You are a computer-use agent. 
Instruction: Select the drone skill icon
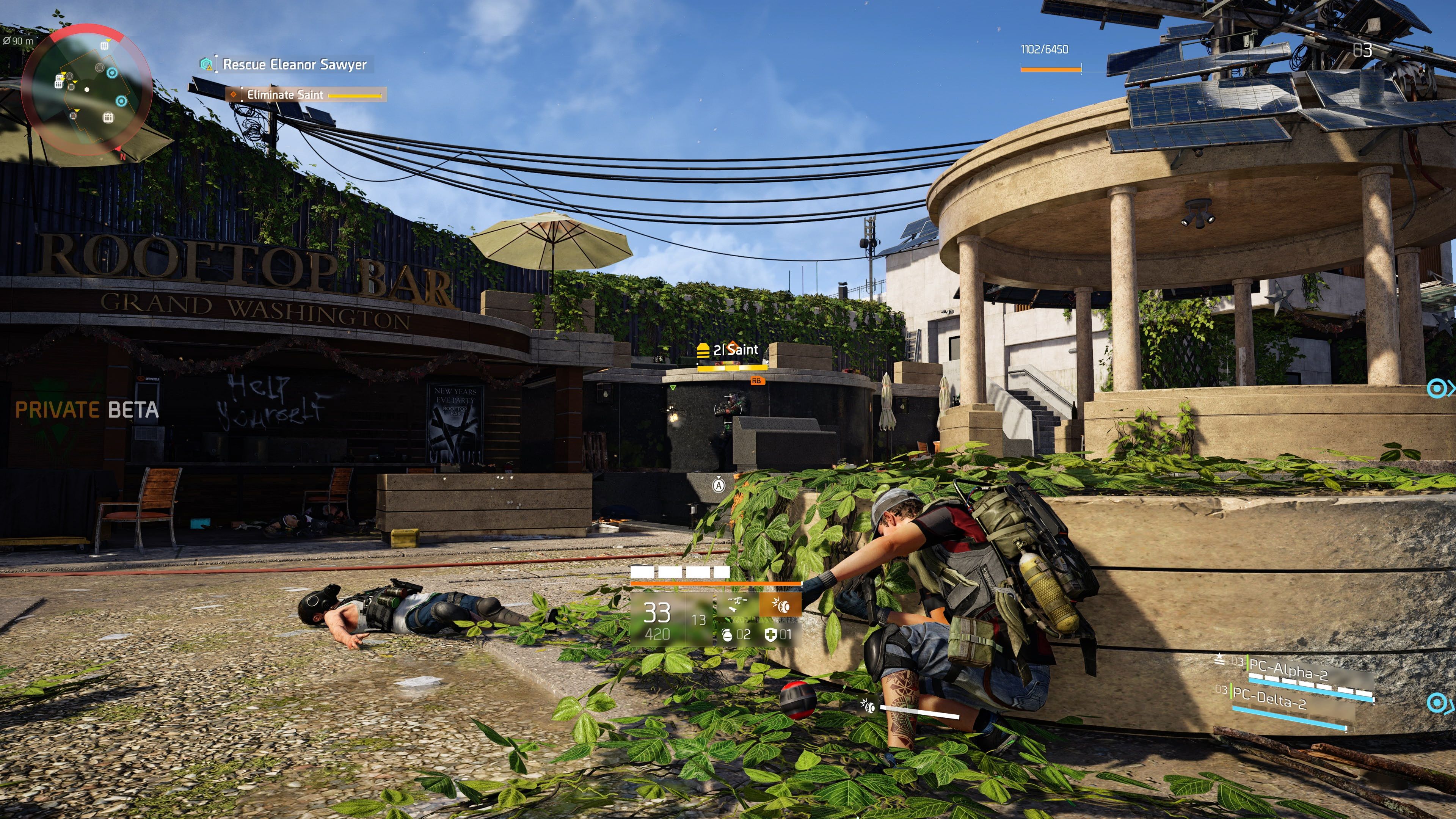(737, 604)
